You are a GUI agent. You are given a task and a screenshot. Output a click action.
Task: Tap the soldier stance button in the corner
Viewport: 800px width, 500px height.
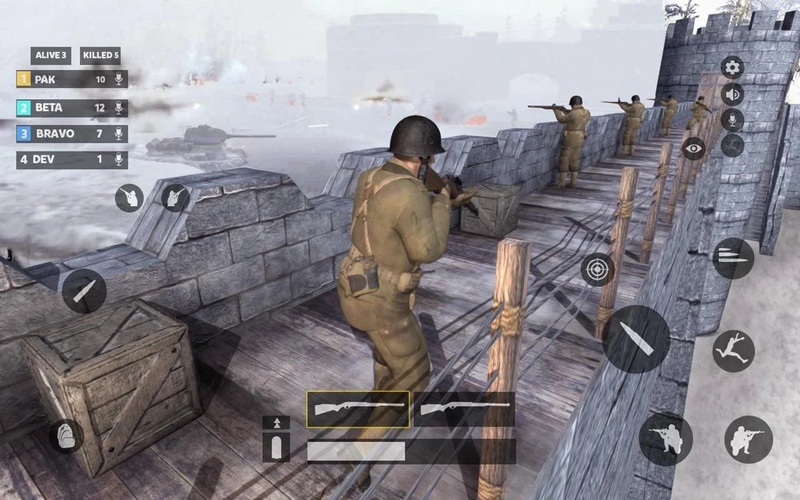[x=748, y=439]
